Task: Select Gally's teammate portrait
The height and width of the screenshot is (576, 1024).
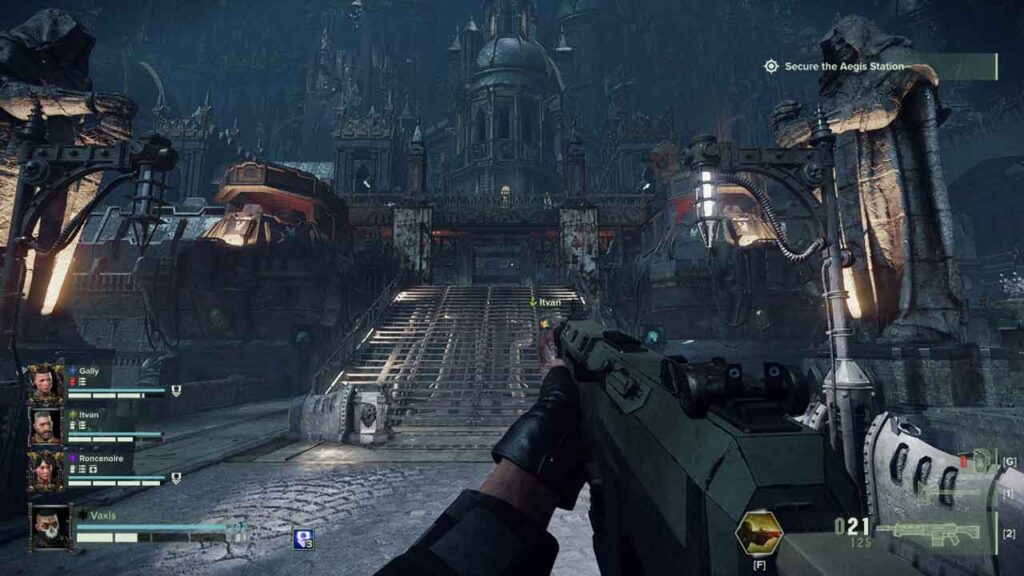Action: pos(45,381)
